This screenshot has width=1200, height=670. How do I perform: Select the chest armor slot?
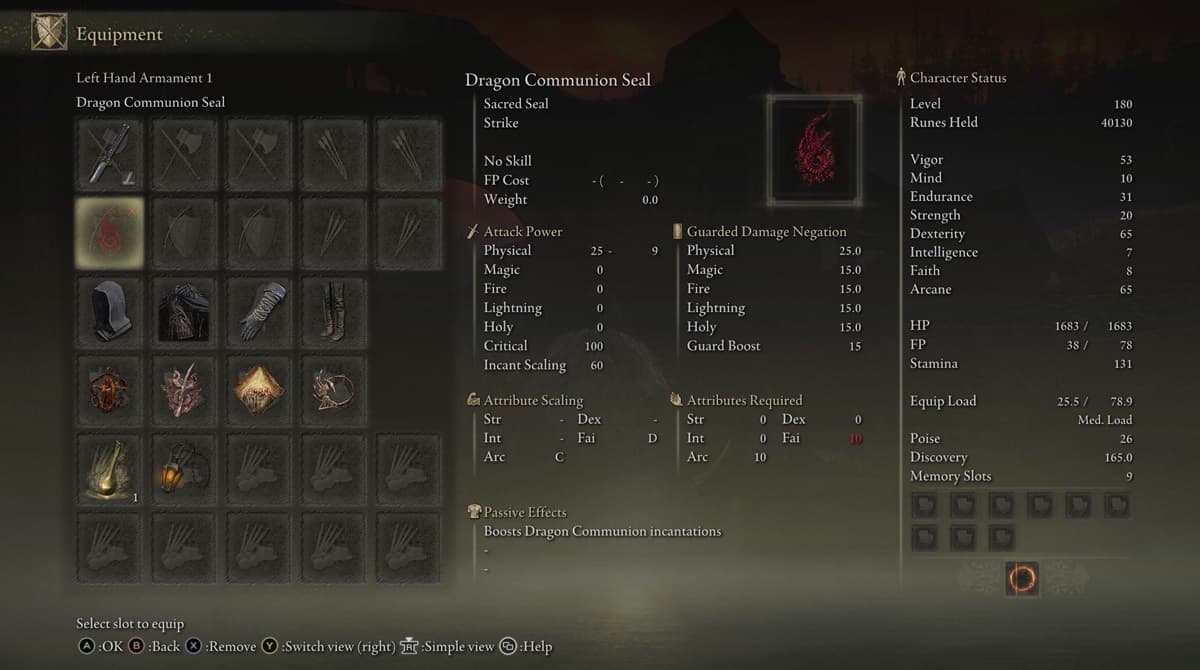(184, 311)
